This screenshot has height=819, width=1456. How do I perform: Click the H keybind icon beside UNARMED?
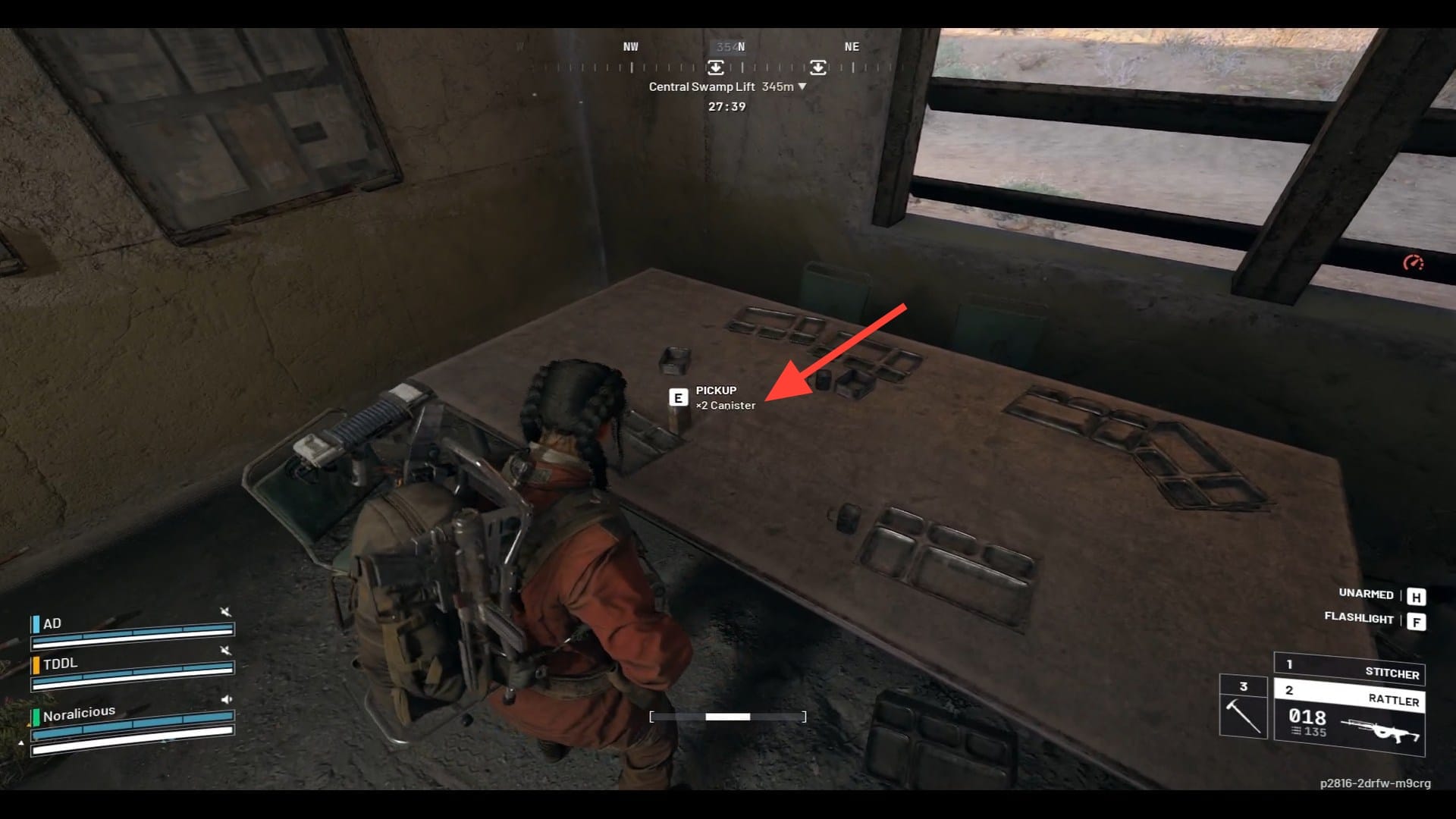[1415, 595]
